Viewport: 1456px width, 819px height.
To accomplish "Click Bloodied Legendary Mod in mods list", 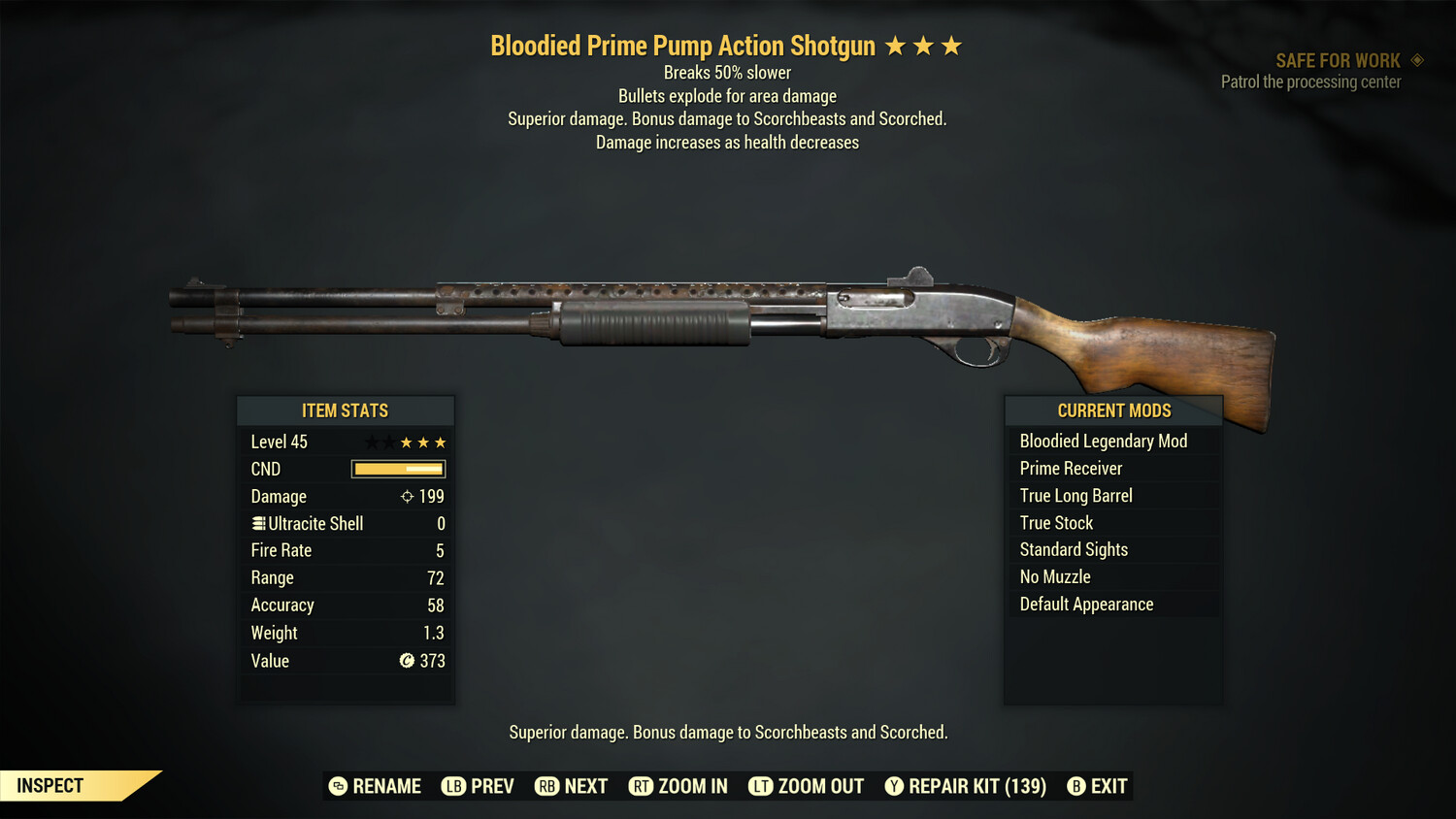I will (x=1103, y=441).
